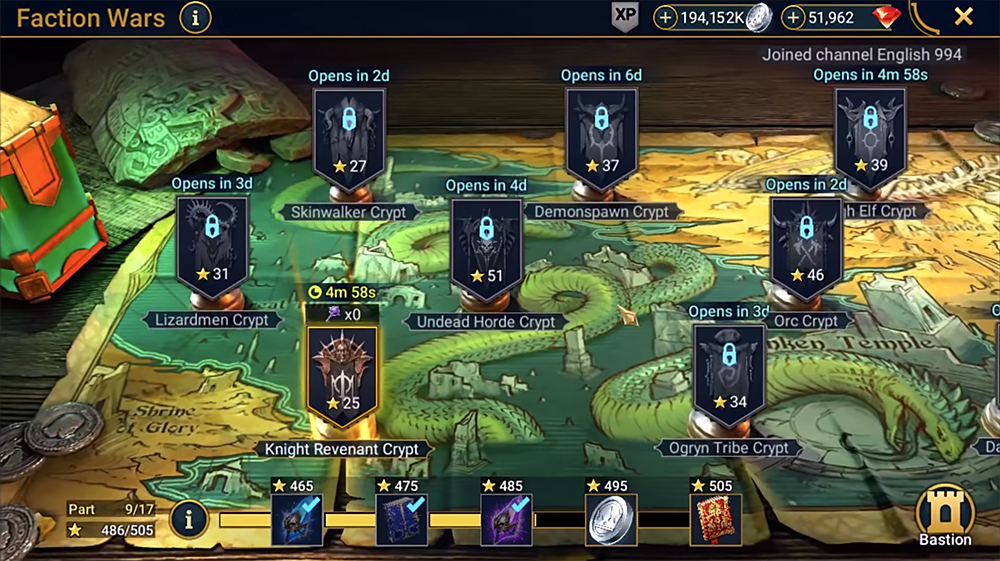Viewport: 1000px width, 561px height.
Task: Select the locked Demonspawn Crypt
Action: coord(601,133)
